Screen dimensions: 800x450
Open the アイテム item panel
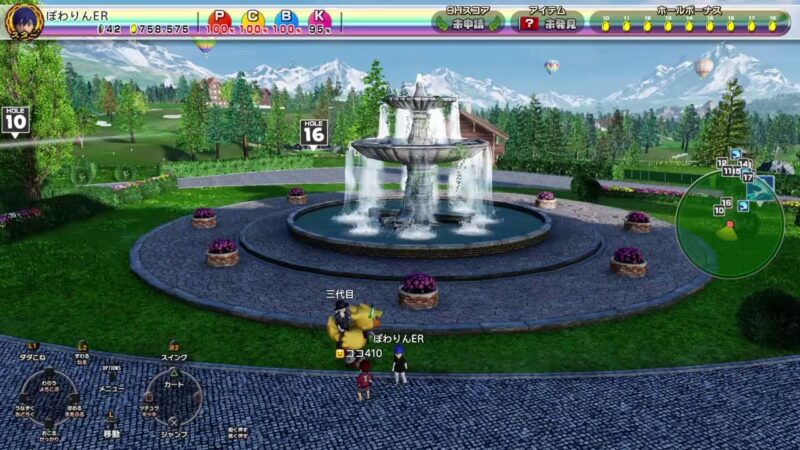coord(547,19)
